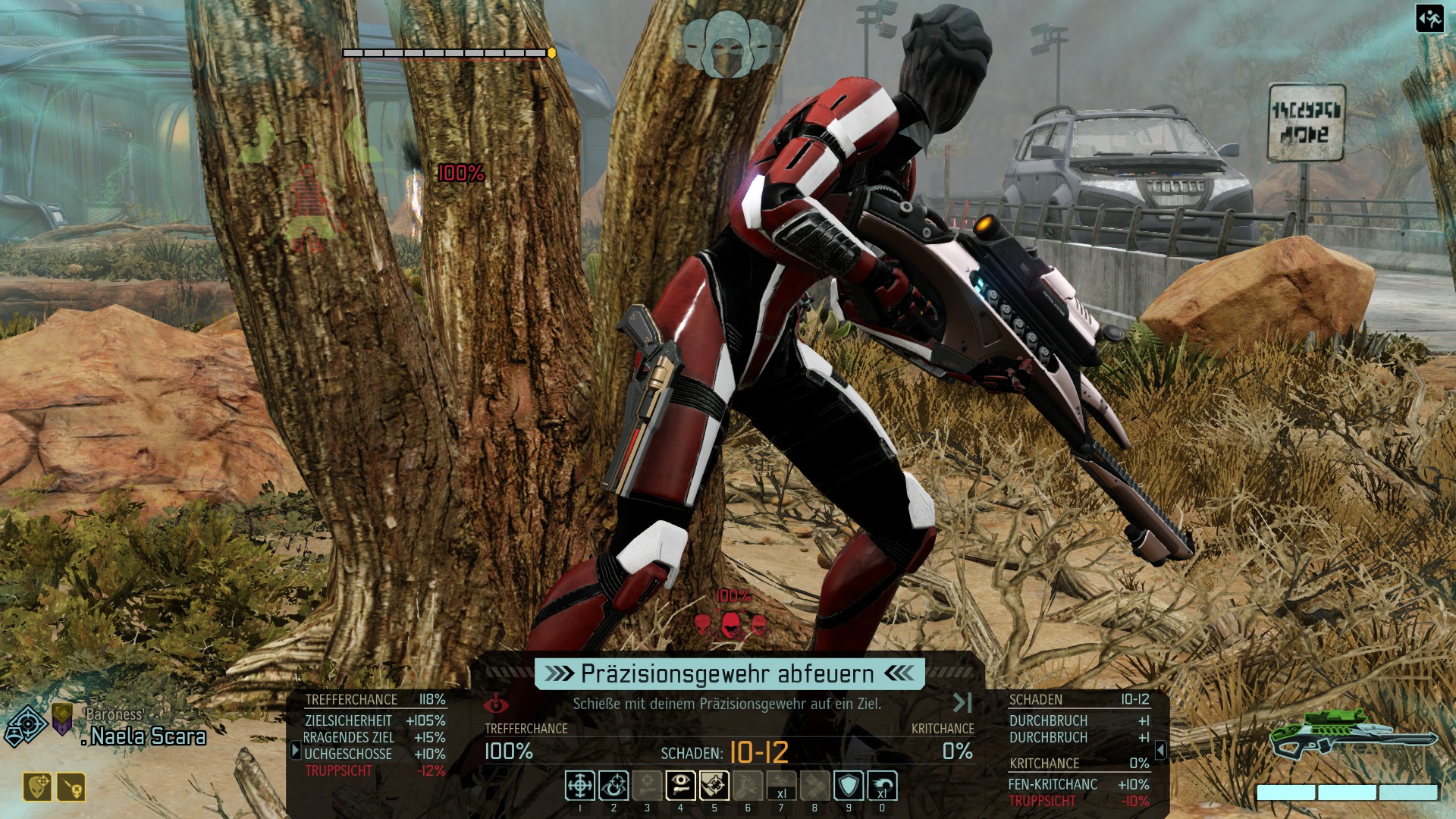
Task: Use the comet-shaped ability marked x1
Action: 882,786
